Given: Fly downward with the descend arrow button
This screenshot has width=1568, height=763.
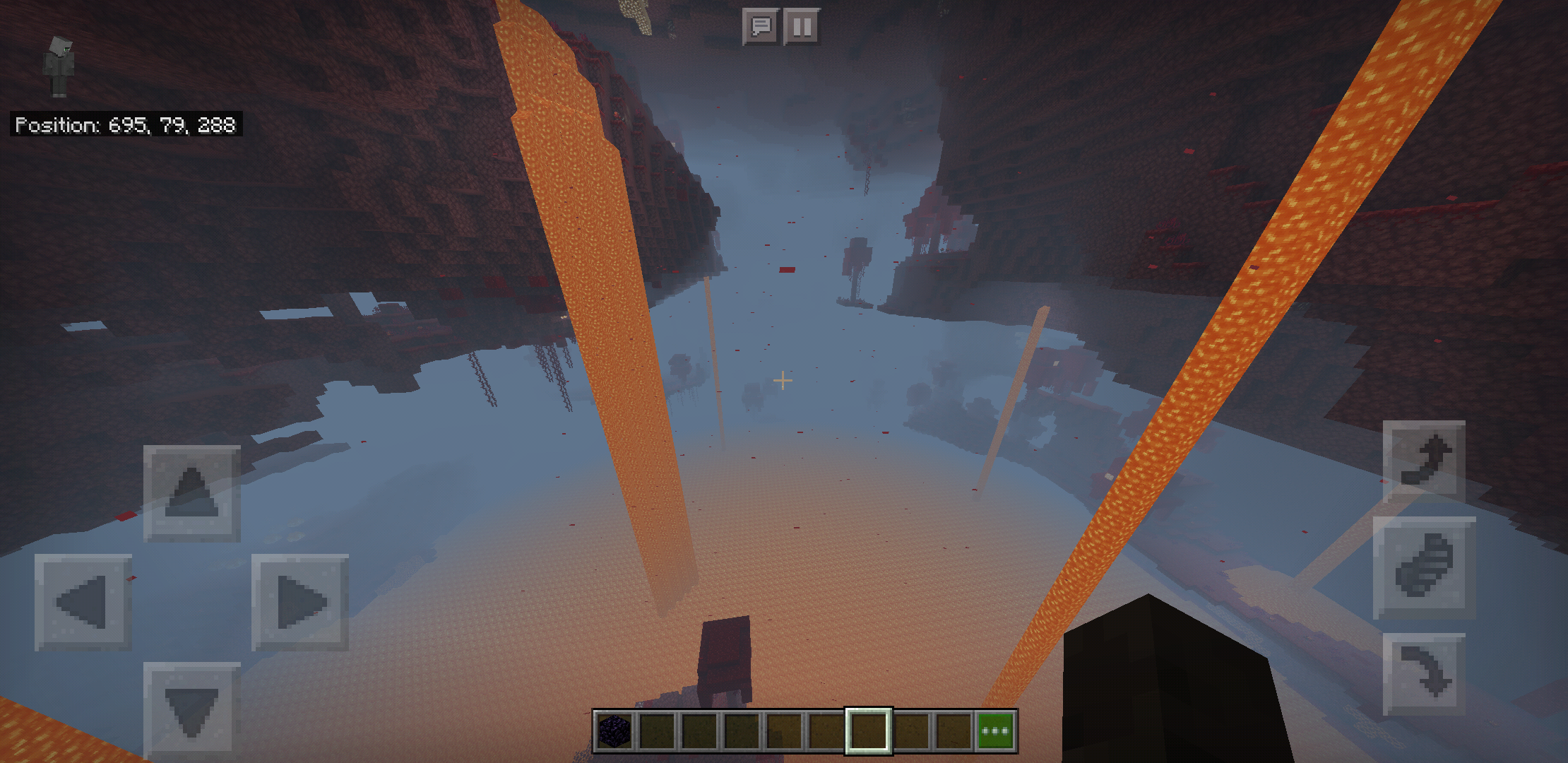Looking at the screenshot, I should tap(1424, 674).
